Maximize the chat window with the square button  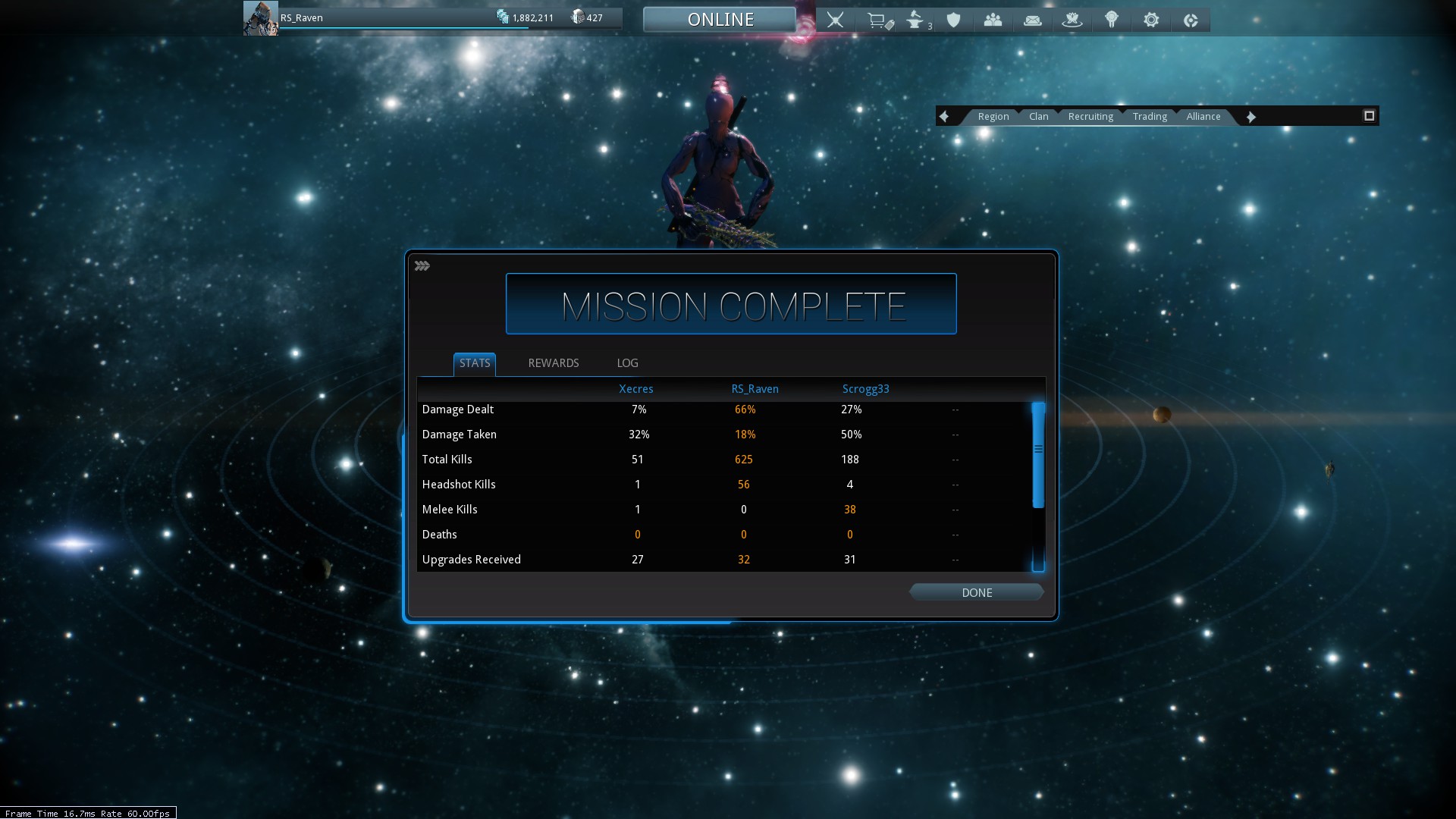click(x=1369, y=116)
